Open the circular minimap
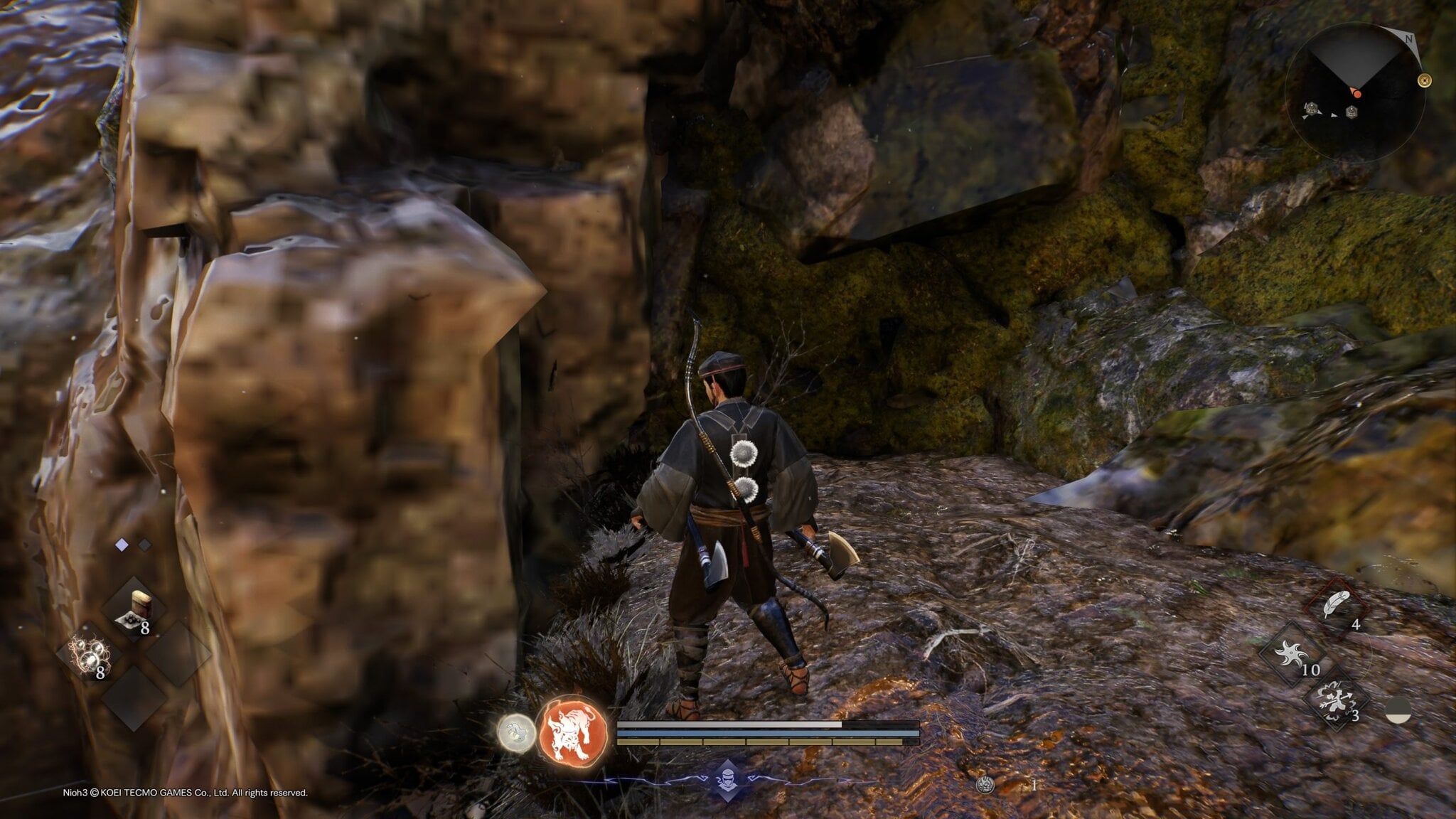Screen dimensions: 1456x819 coord(1355,92)
